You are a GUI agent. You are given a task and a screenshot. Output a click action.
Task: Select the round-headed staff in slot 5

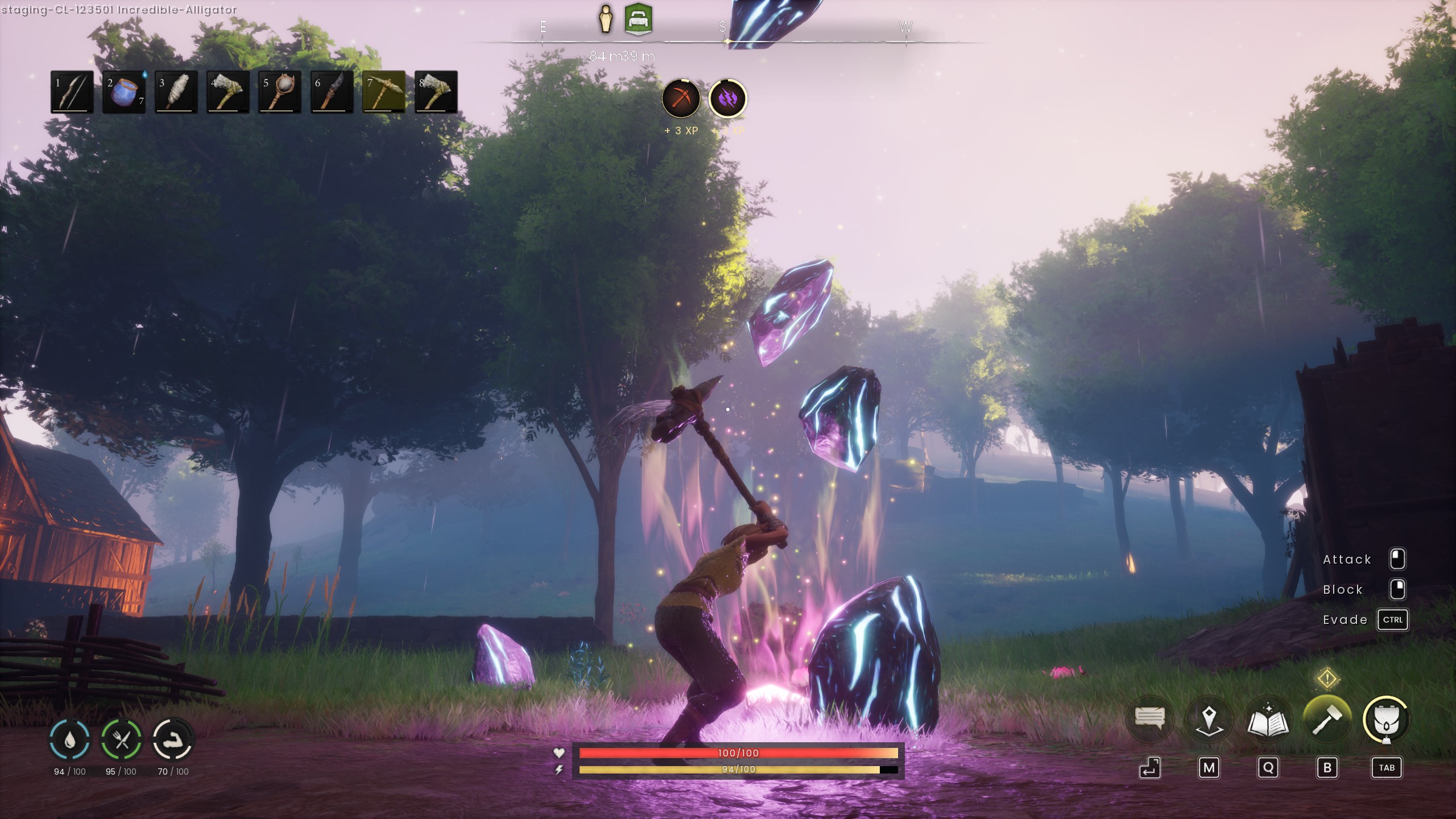[x=279, y=92]
